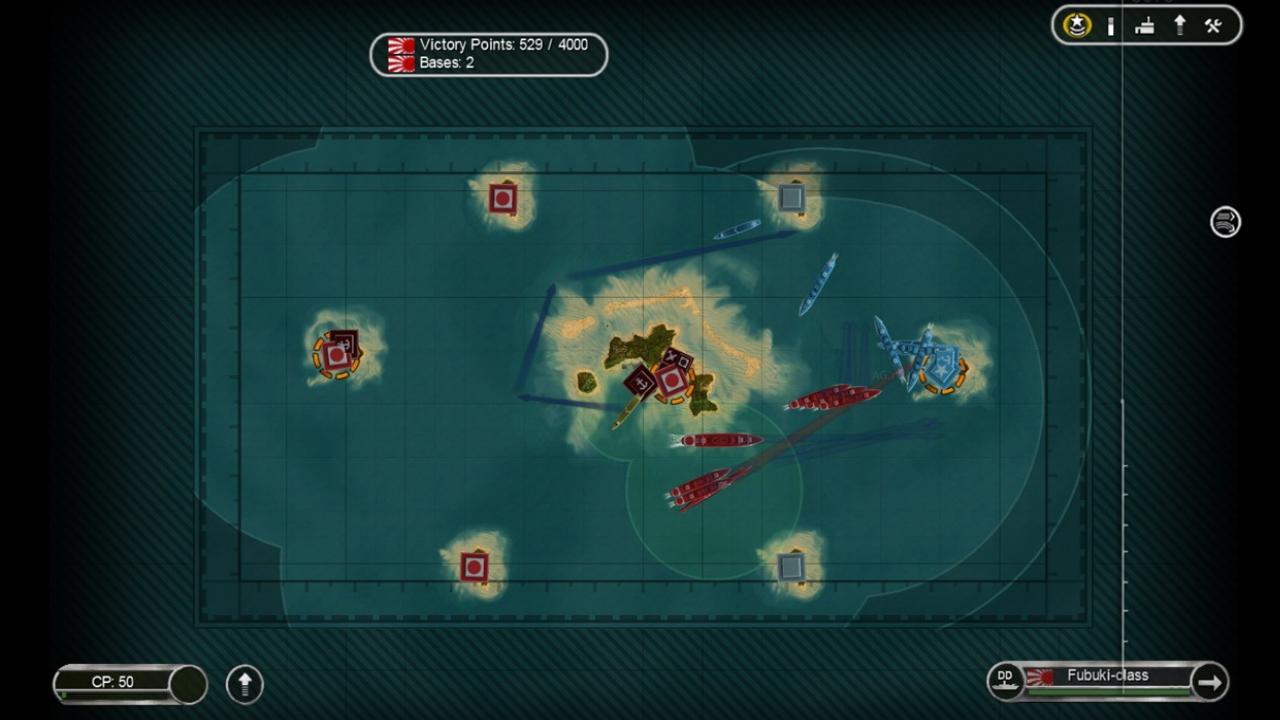1280x720 pixels.
Task: Open the wake/waves icon on right edge
Action: pos(1224,223)
